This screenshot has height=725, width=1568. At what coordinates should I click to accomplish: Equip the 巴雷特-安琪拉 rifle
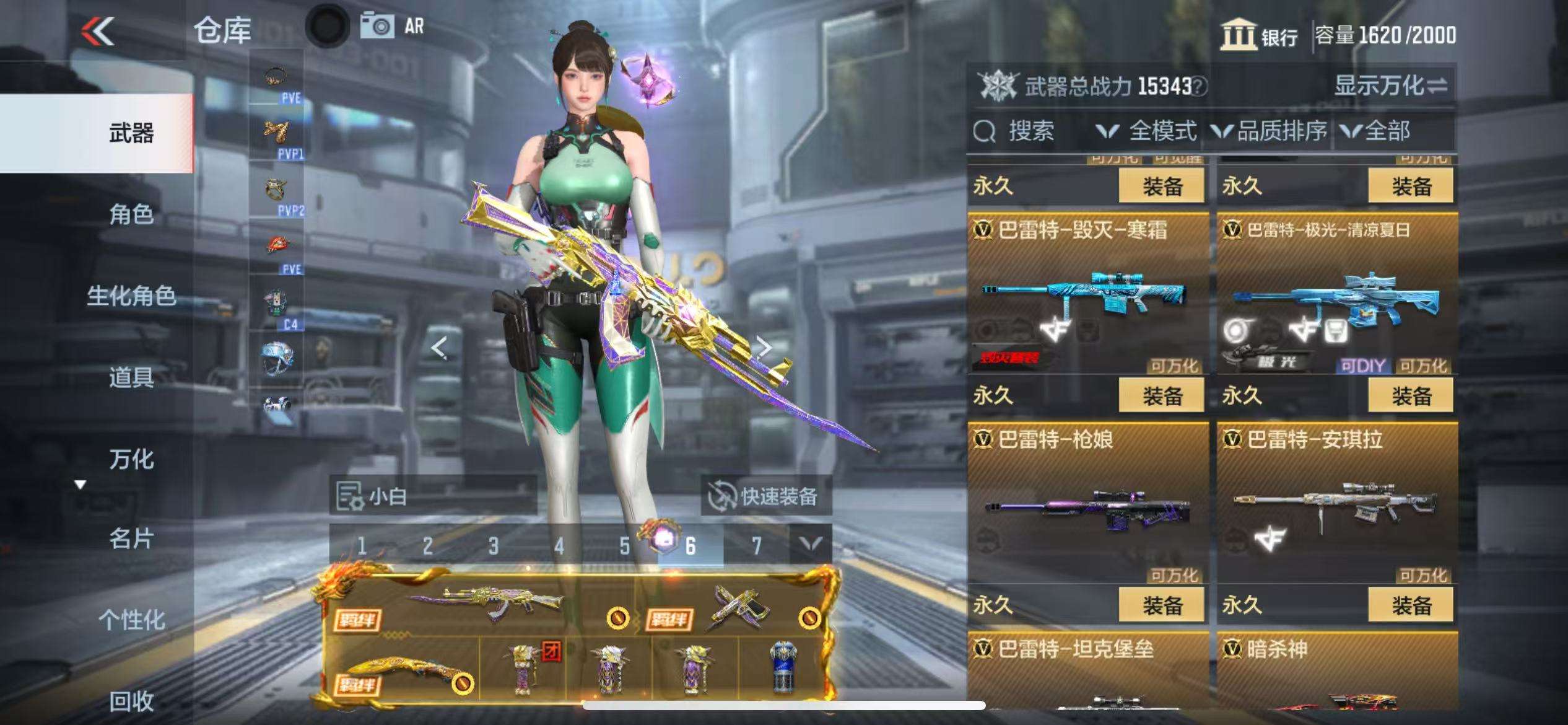1411,605
